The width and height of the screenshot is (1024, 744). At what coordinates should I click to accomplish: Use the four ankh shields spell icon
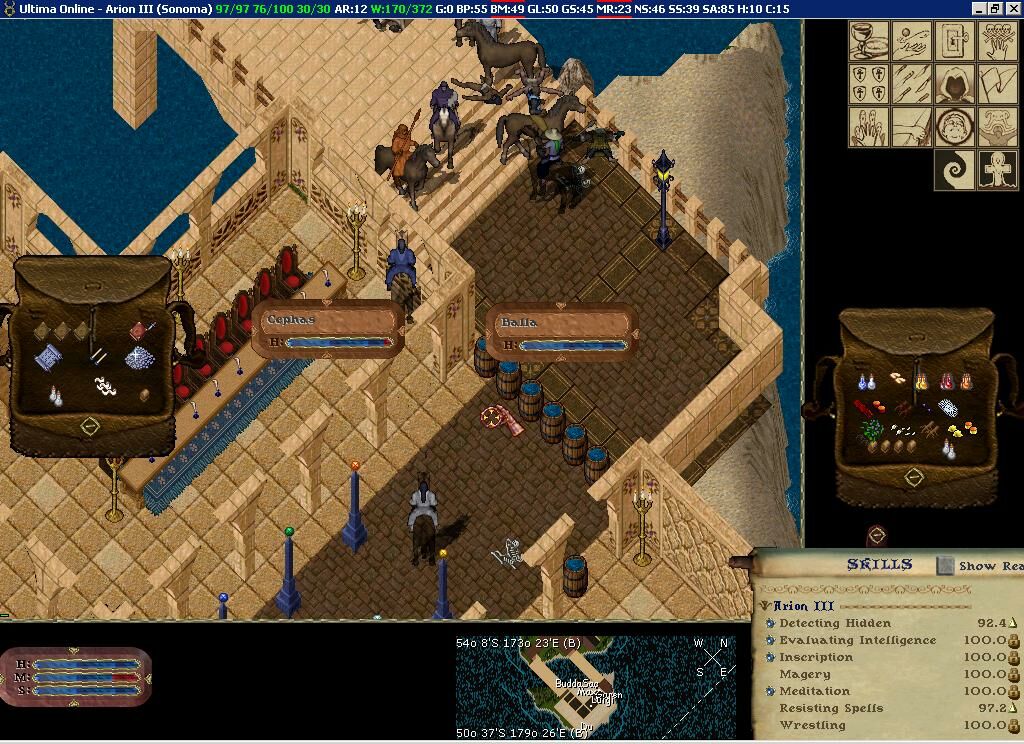[869, 84]
